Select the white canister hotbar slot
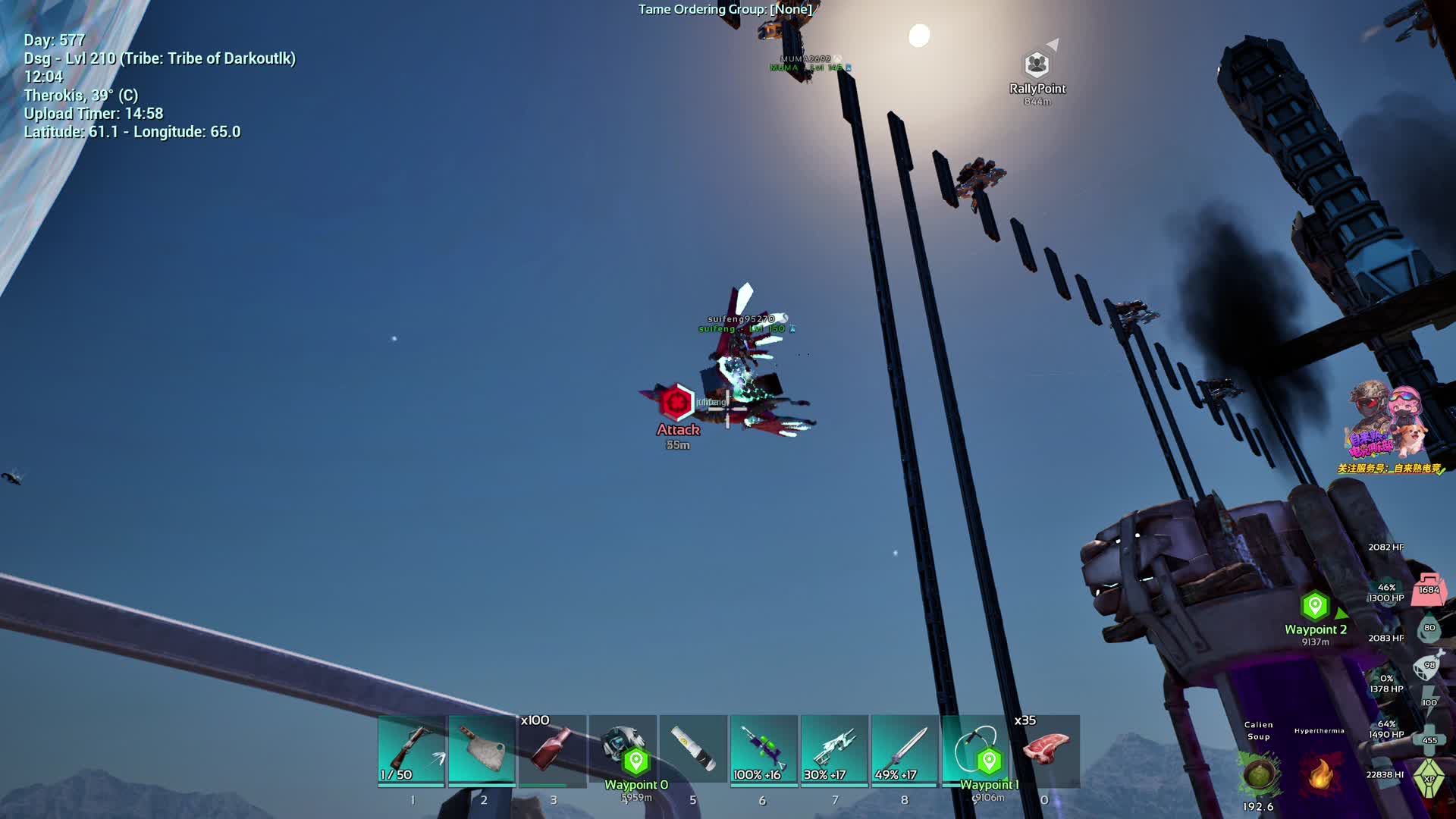 pyautogui.click(x=693, y=749)
